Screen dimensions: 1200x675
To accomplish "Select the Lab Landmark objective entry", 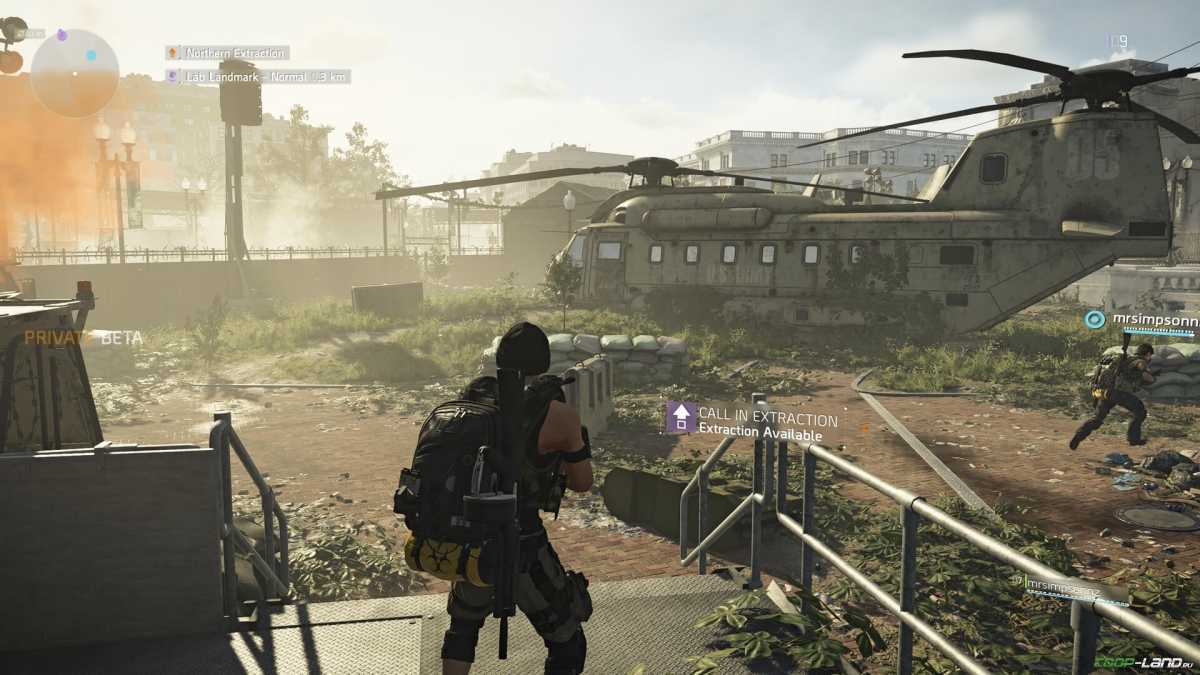I will click(258, 76).
